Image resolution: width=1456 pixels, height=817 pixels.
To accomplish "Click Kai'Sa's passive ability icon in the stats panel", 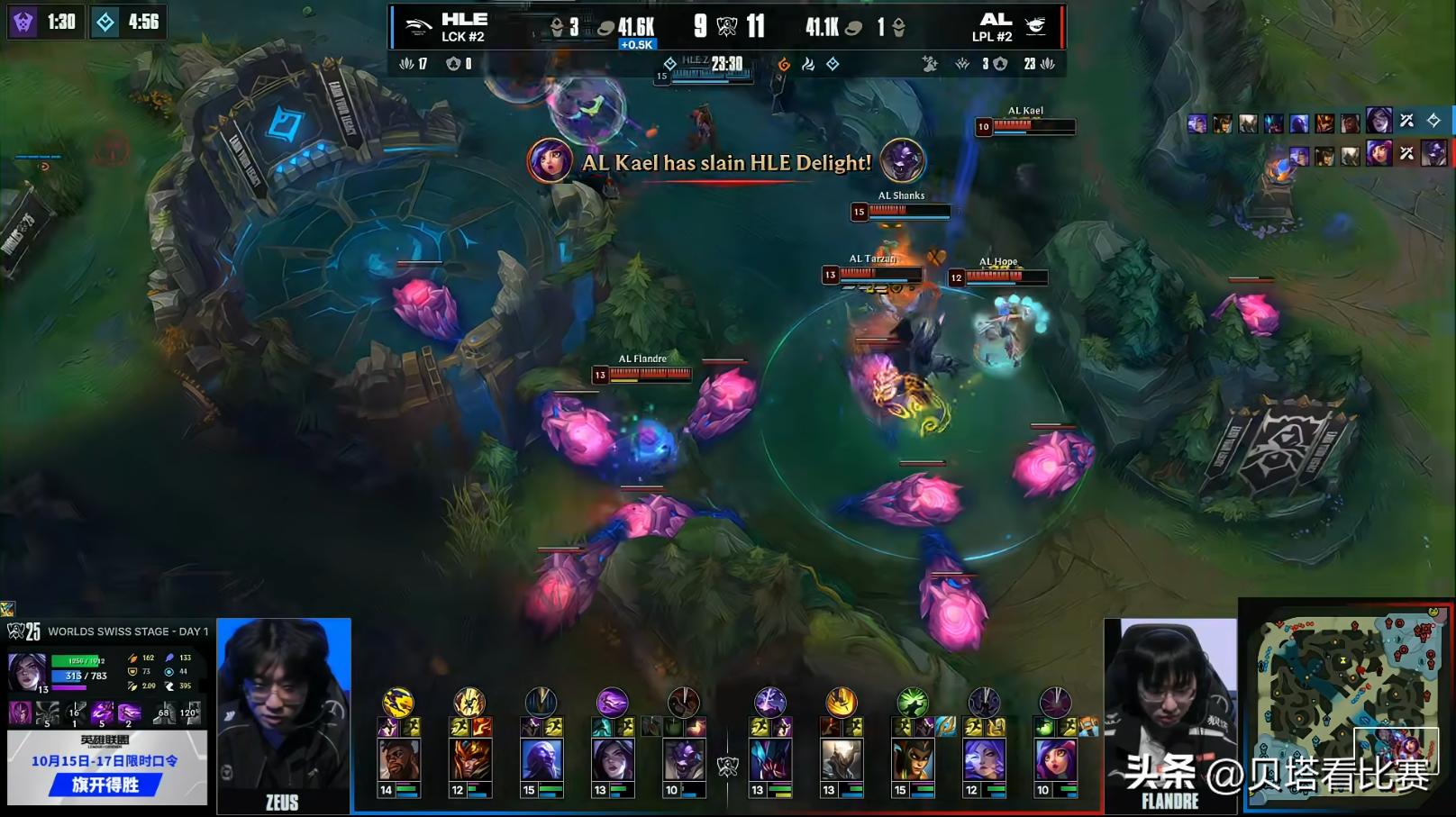I will (x=20, y=713).
